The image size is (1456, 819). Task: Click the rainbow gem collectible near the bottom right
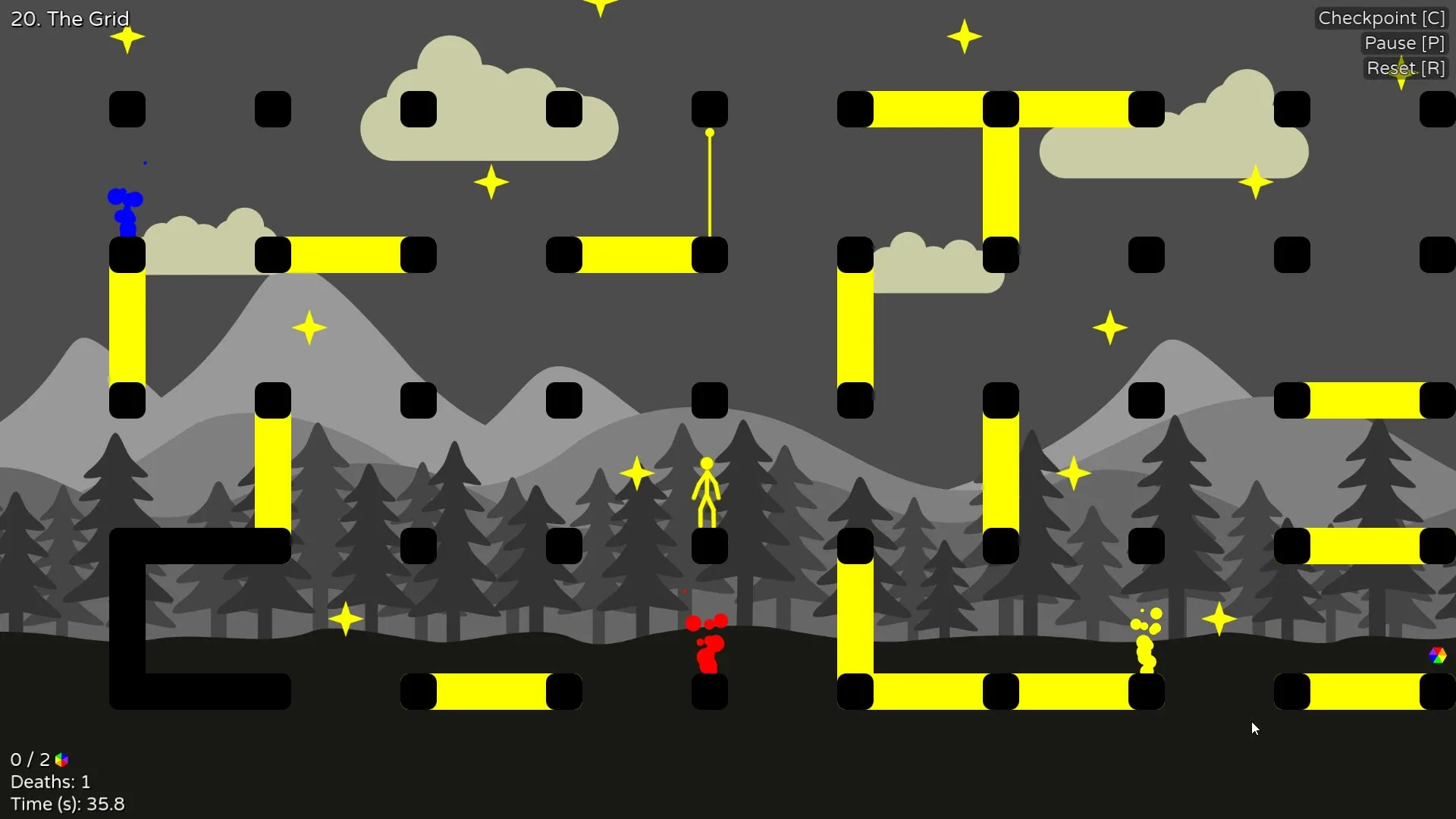click(1439, 655)
